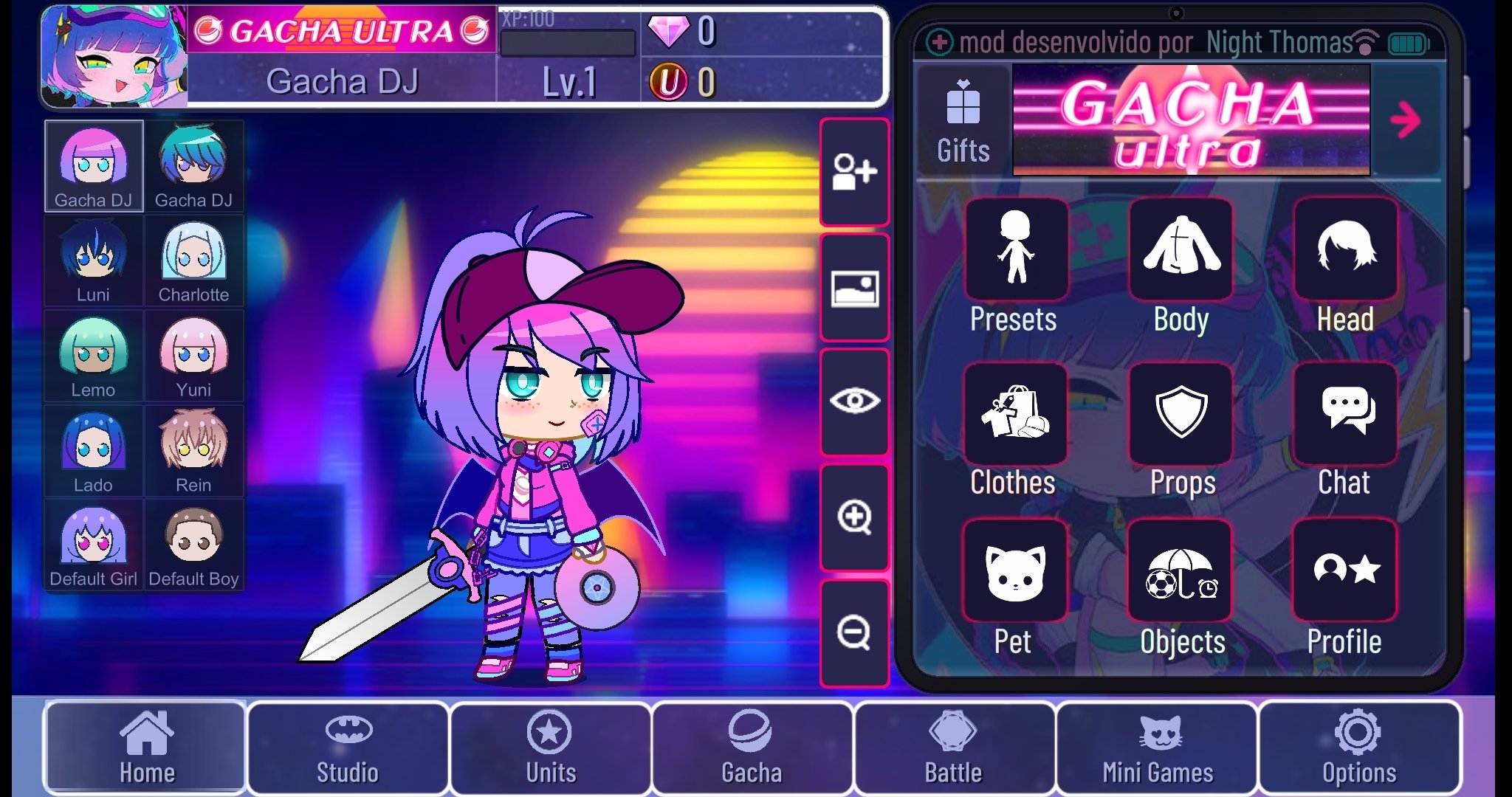Open the Profile editor
The image size is (1512, 797).
[x=1344, y=574]
